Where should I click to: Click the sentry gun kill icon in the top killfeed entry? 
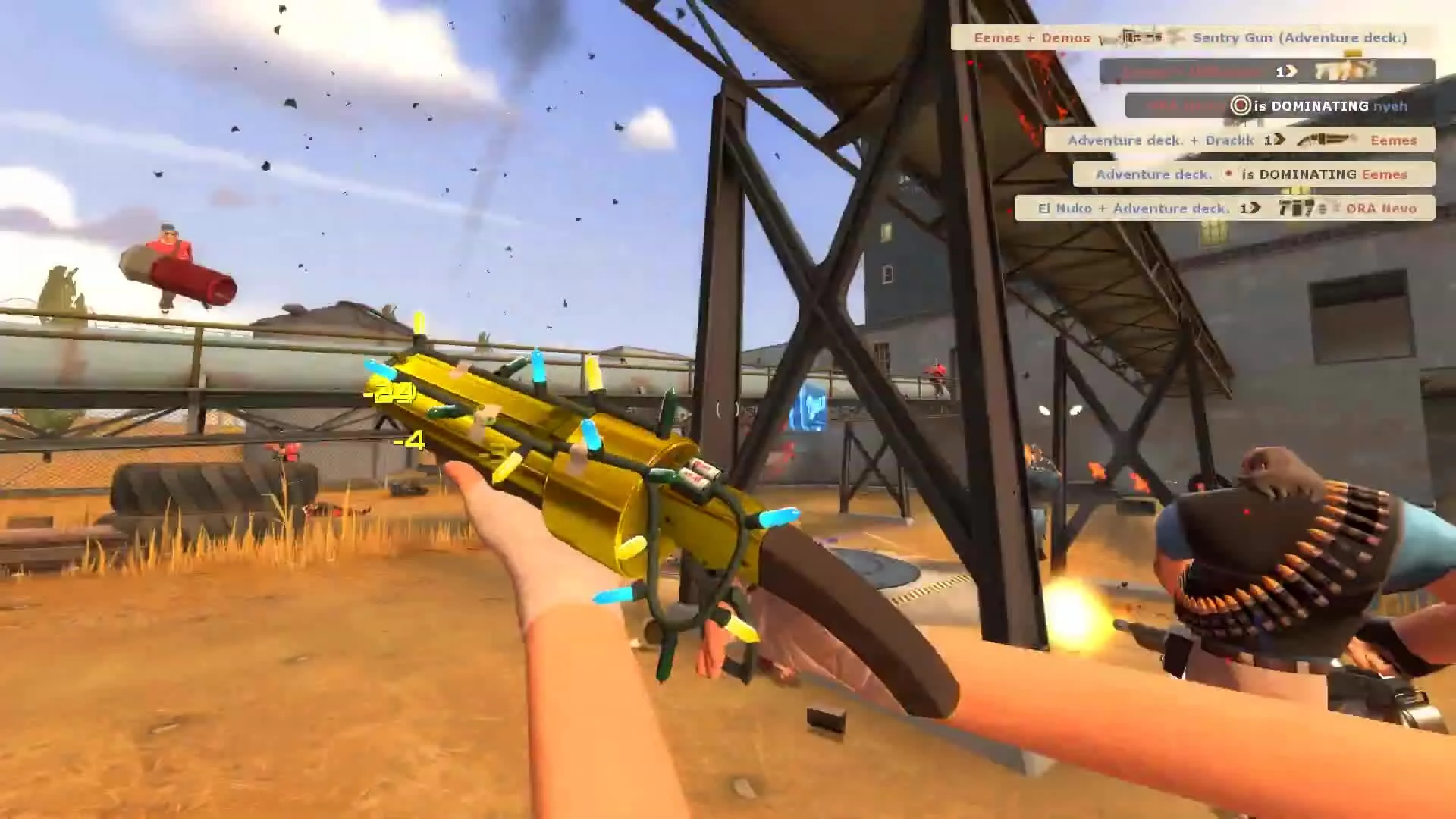pos(1138,37)
